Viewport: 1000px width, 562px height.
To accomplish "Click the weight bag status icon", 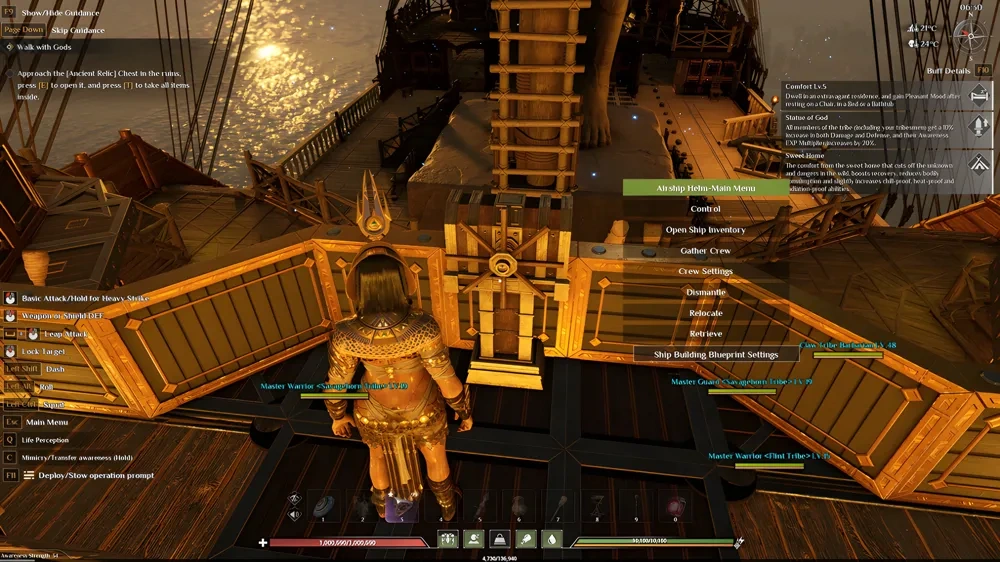I will coord(497,539).
